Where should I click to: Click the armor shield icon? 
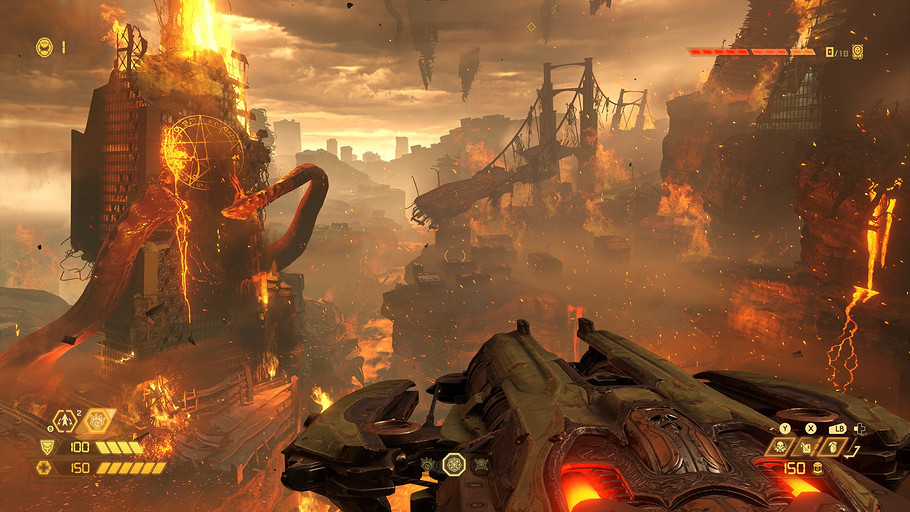[x=46, y=448]
